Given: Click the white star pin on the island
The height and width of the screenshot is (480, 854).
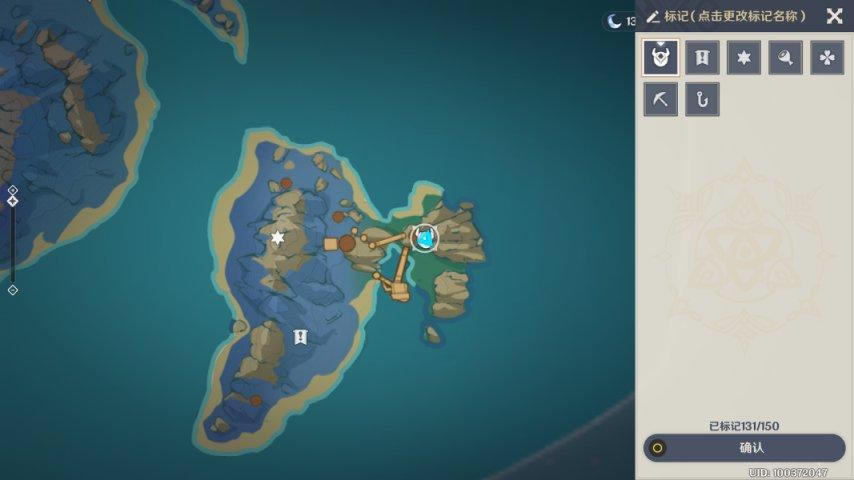Looking at the screenshot, I should pyautogui.click(x=278, y=238).
